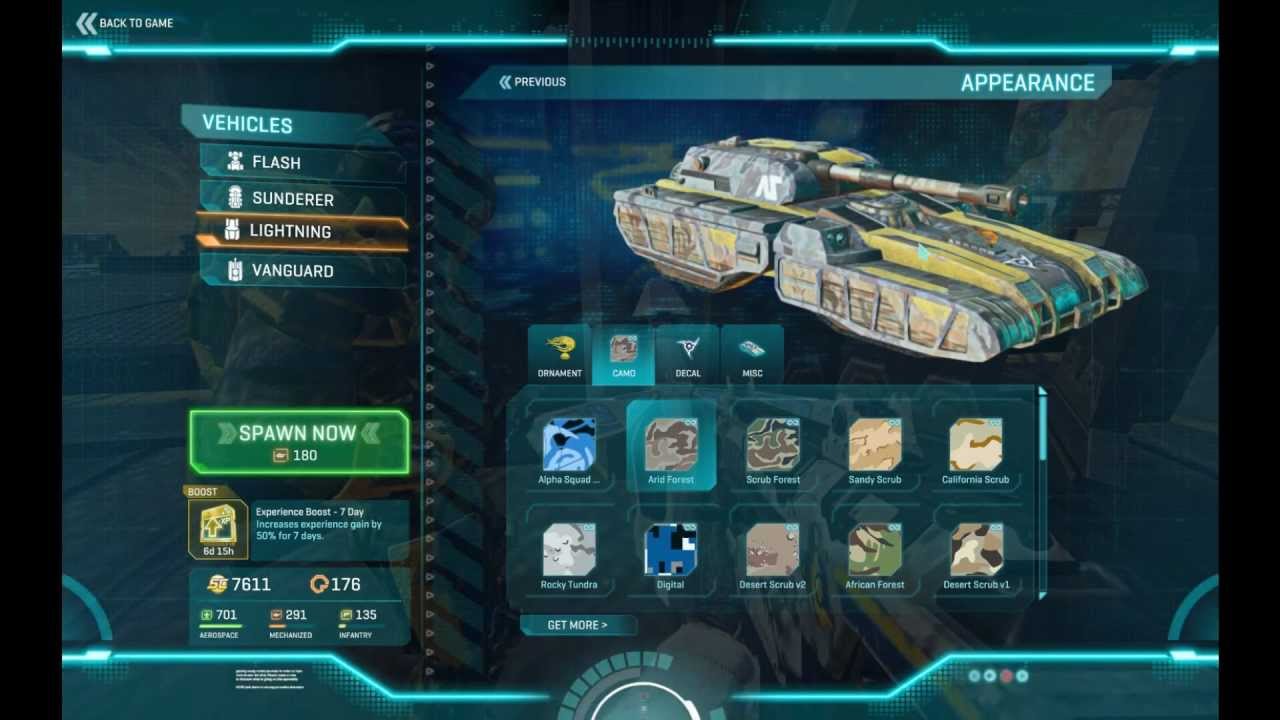Apply the Alpha Squad camo

pos(569,443)
